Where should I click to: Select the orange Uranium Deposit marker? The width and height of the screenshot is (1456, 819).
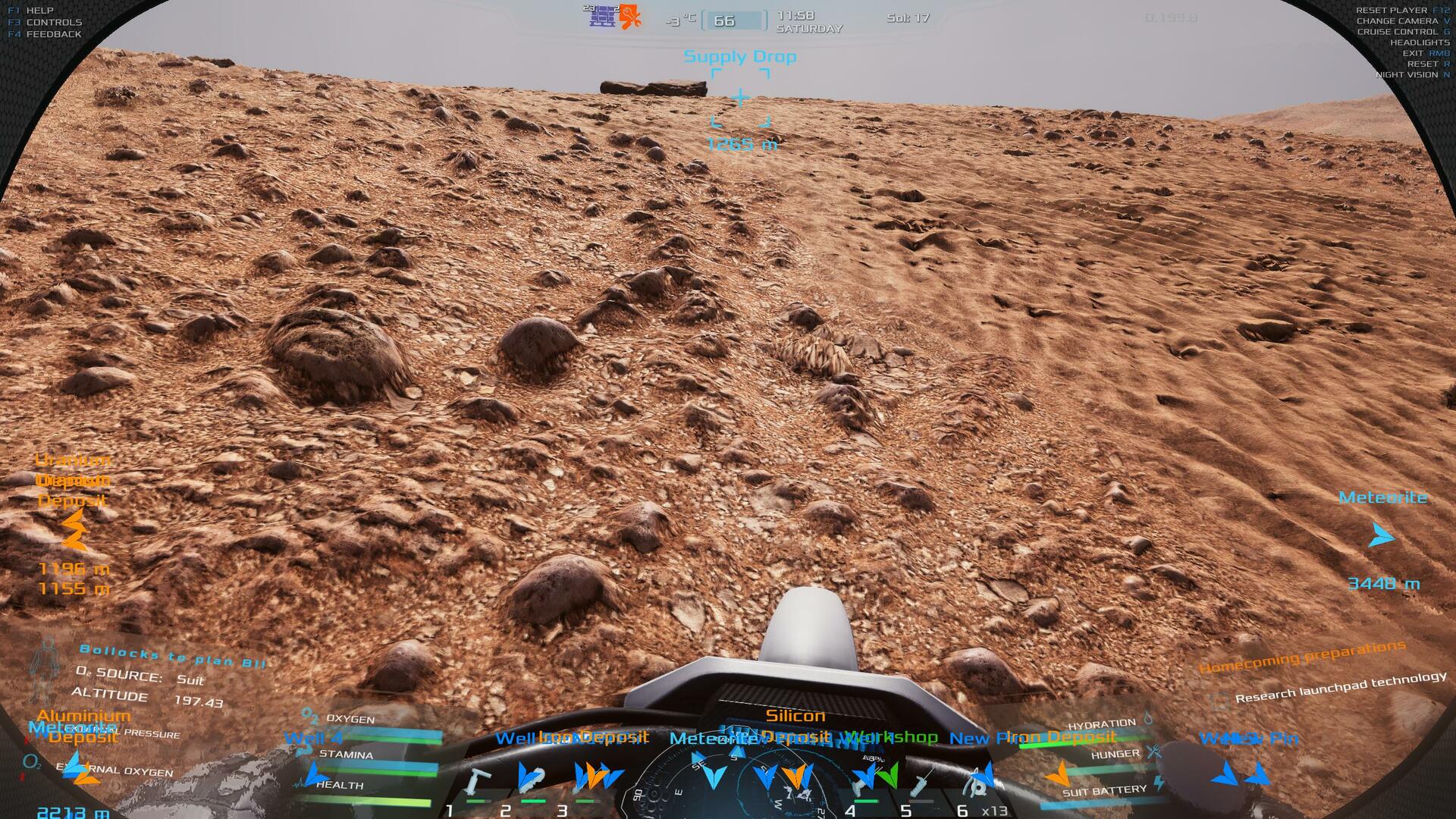pyautogui.click(x=74, y=529)
